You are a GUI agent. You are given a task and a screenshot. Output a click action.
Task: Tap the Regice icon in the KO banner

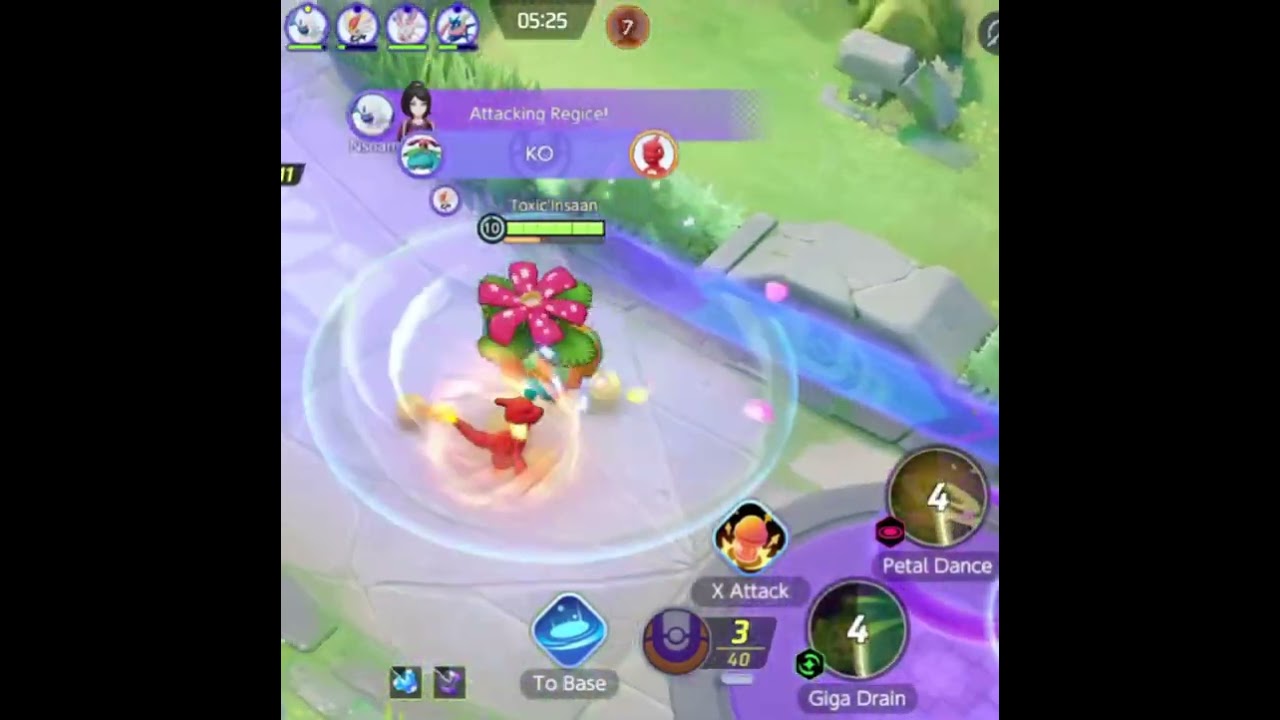coord(655,152)
